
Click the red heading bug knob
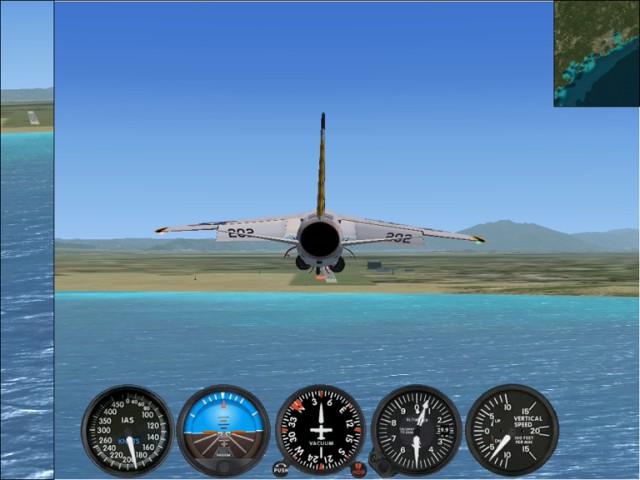[358, 468]
